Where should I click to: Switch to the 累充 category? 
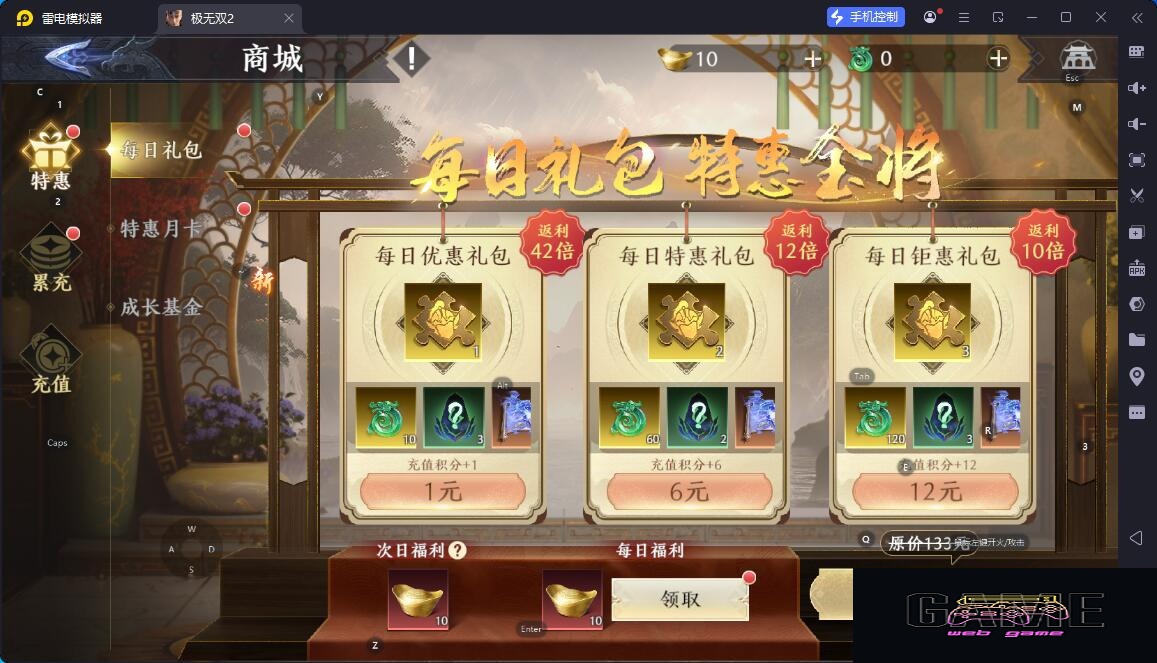(x=51, y=259)
